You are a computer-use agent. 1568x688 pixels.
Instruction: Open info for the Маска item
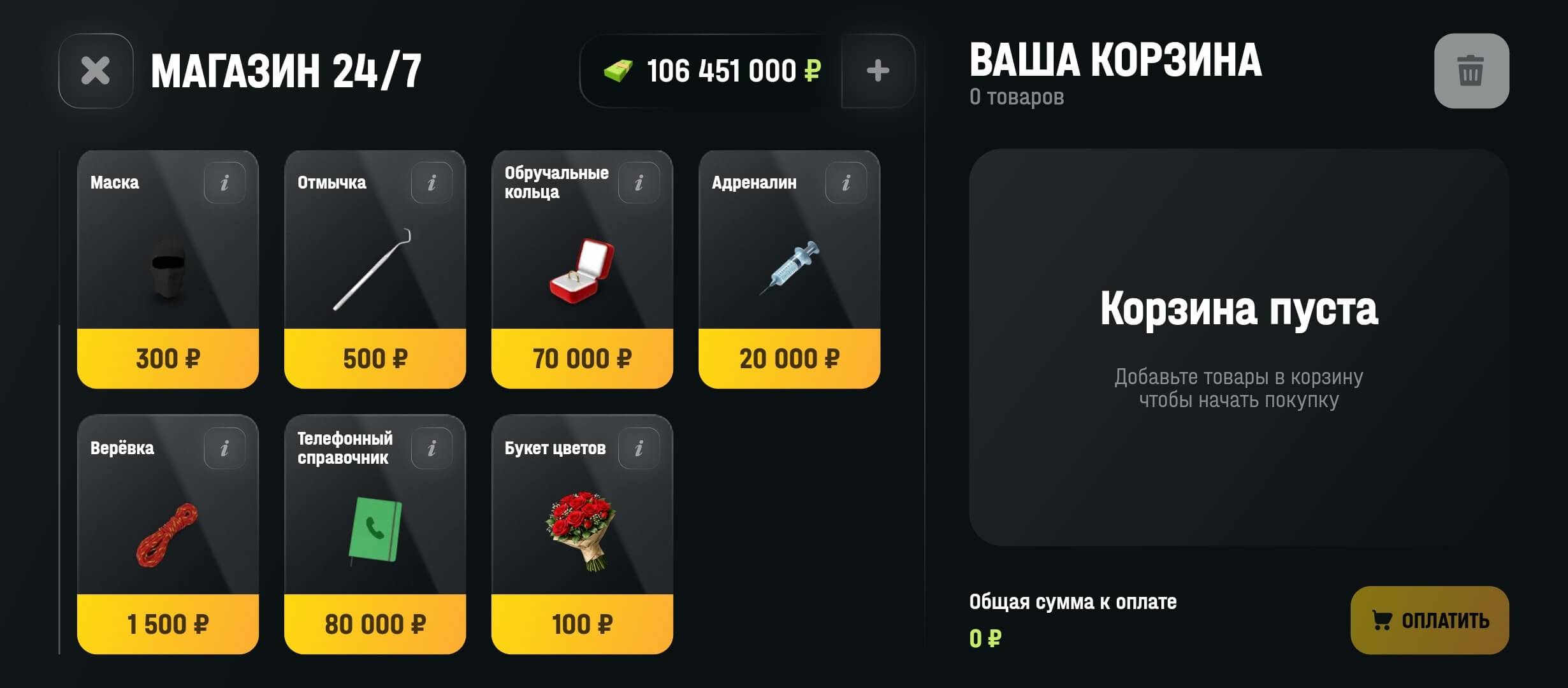[224, 183]
